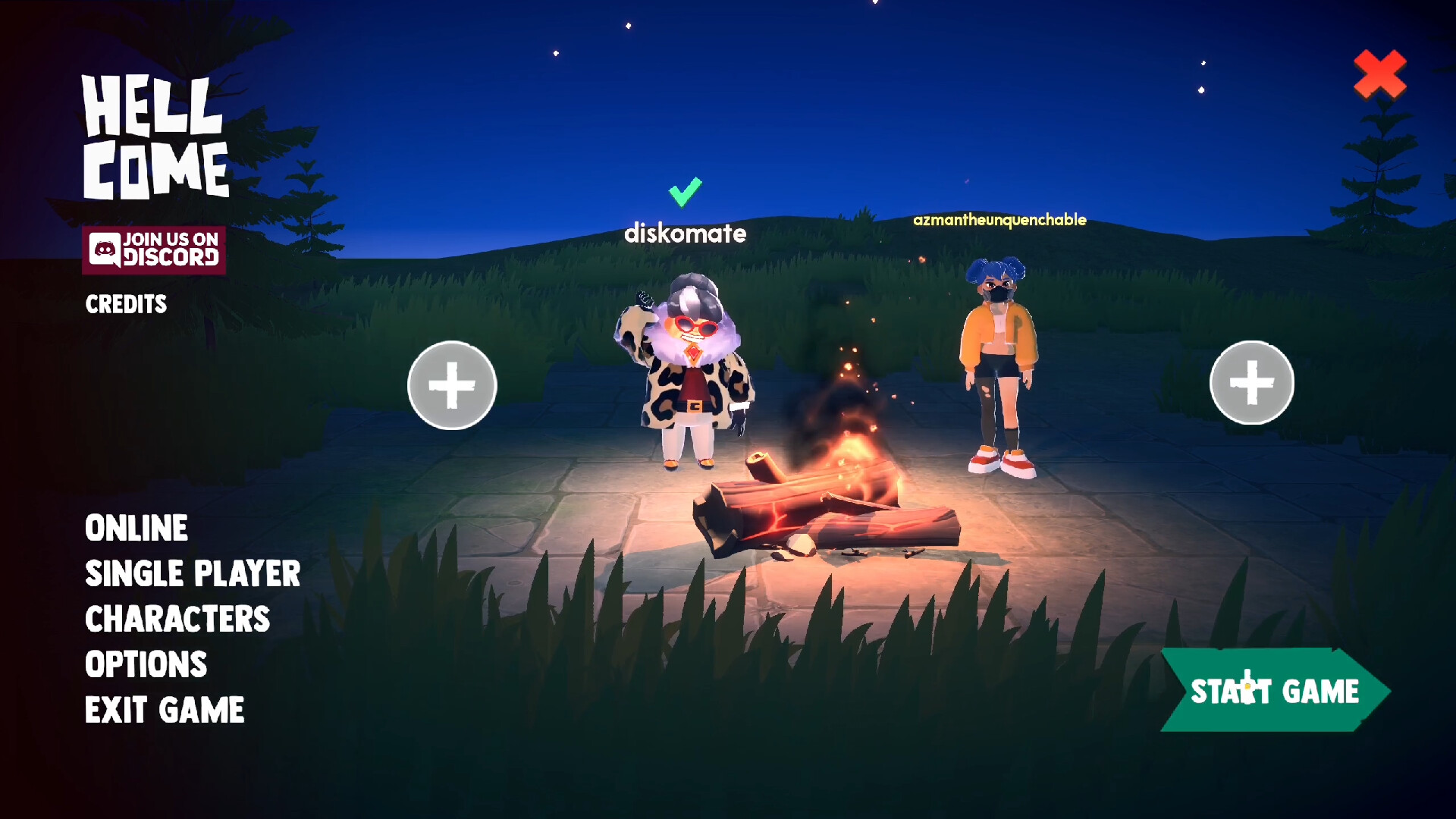The height and width of the screenshot is (819, 1456).
Task: Click the left plus icon to add a player
Action: tap(451, 385)
